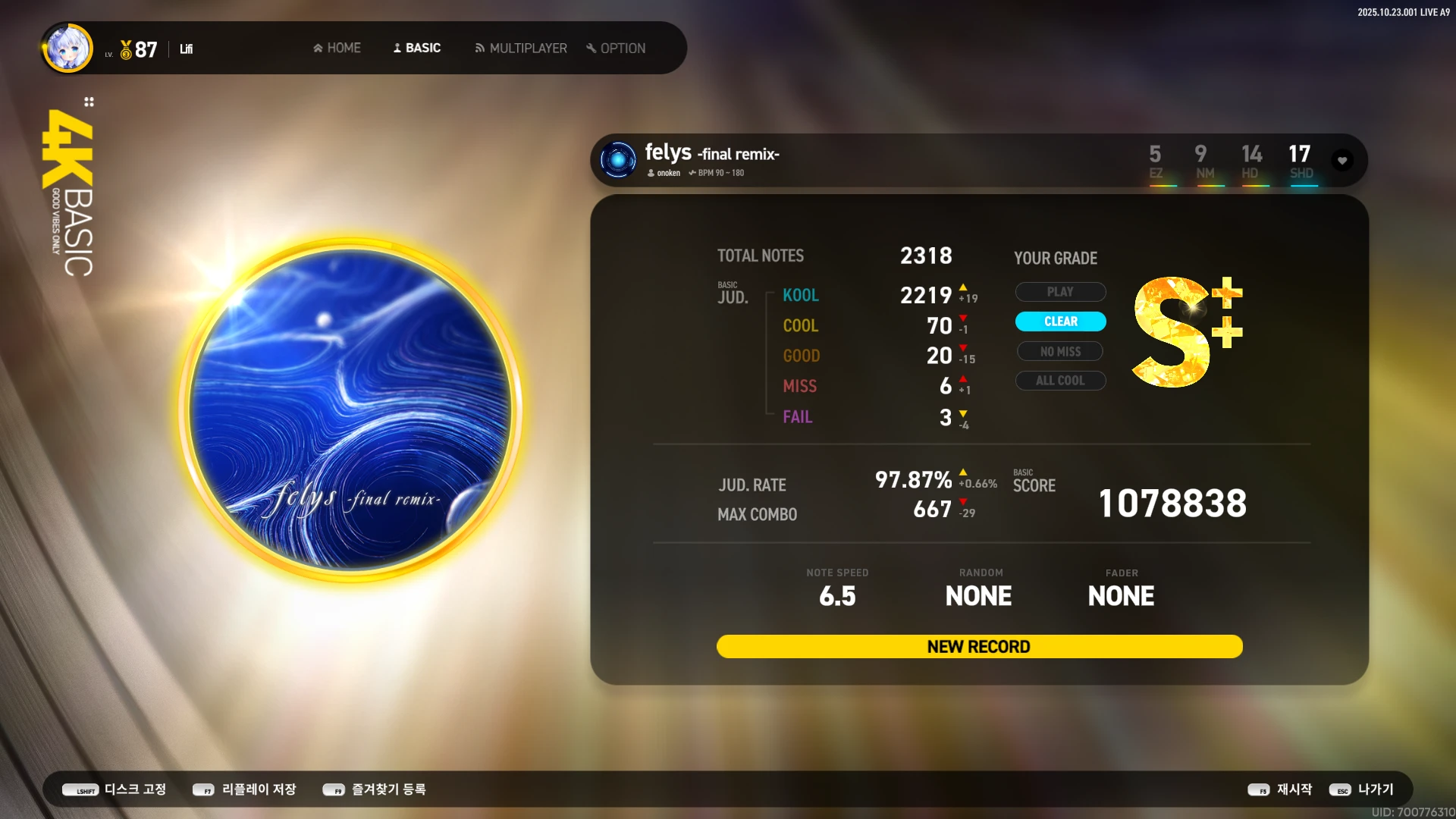Select the EZ difficulty level 5
This screenshot has width=1456, height=819.
tap(1155, 162)
